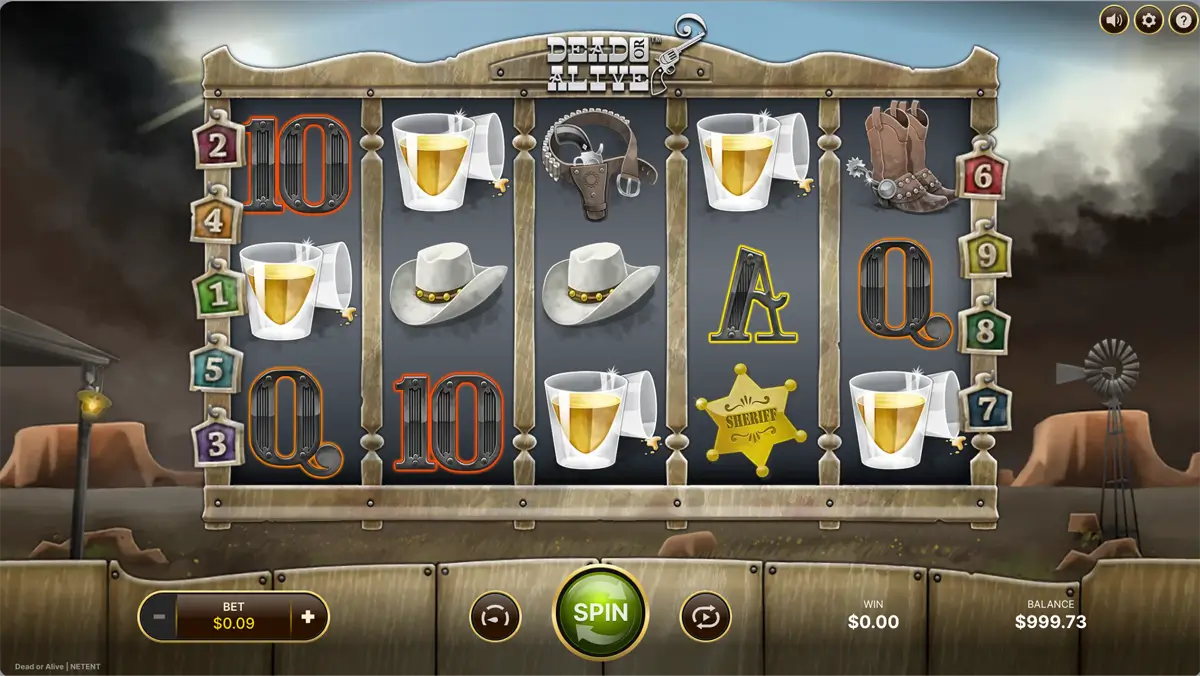Select the payline 9 tag
The image size is (1200, 676).
986,256
